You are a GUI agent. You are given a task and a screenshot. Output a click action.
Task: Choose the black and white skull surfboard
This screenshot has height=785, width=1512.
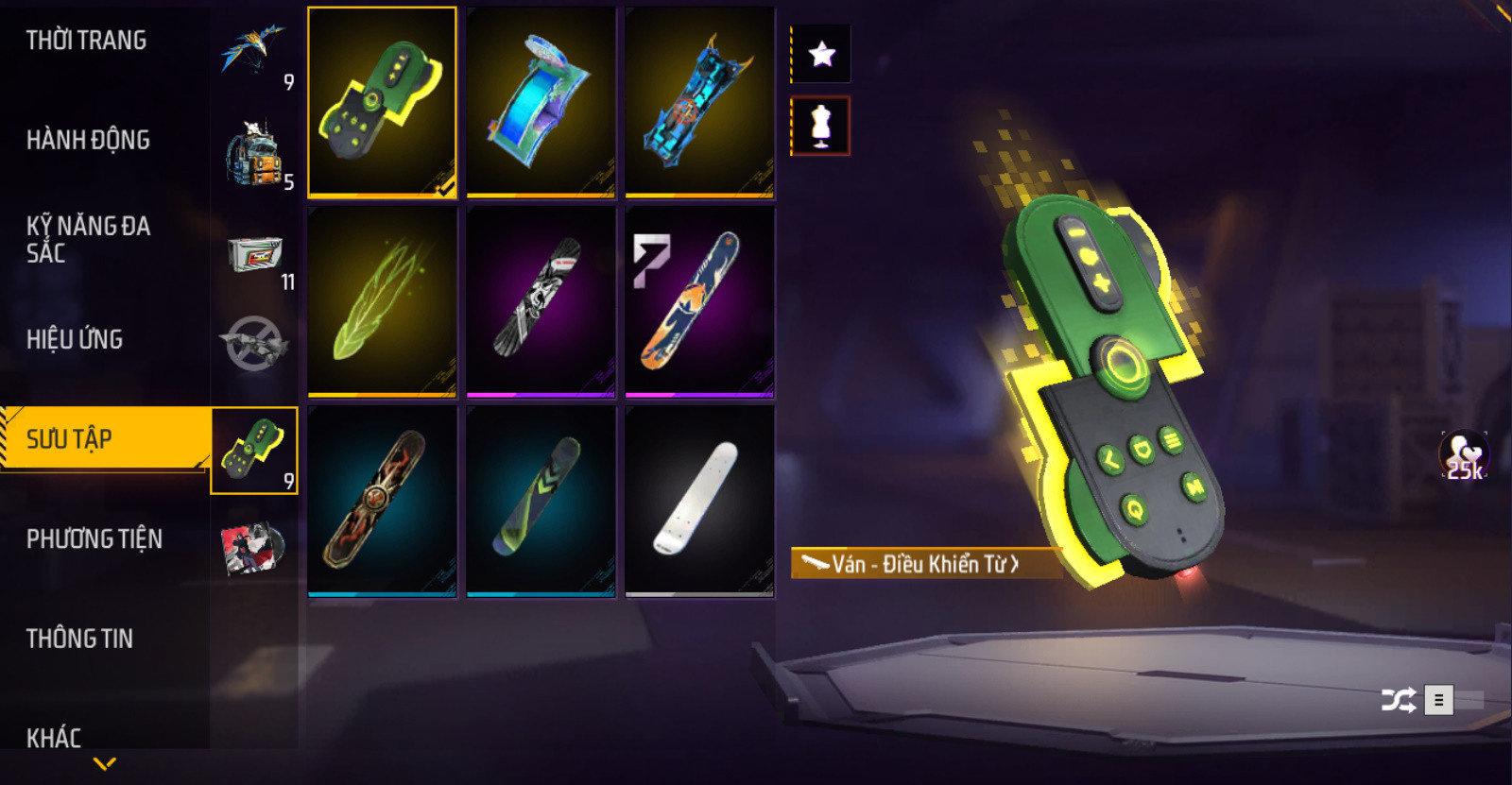[541, 301]
